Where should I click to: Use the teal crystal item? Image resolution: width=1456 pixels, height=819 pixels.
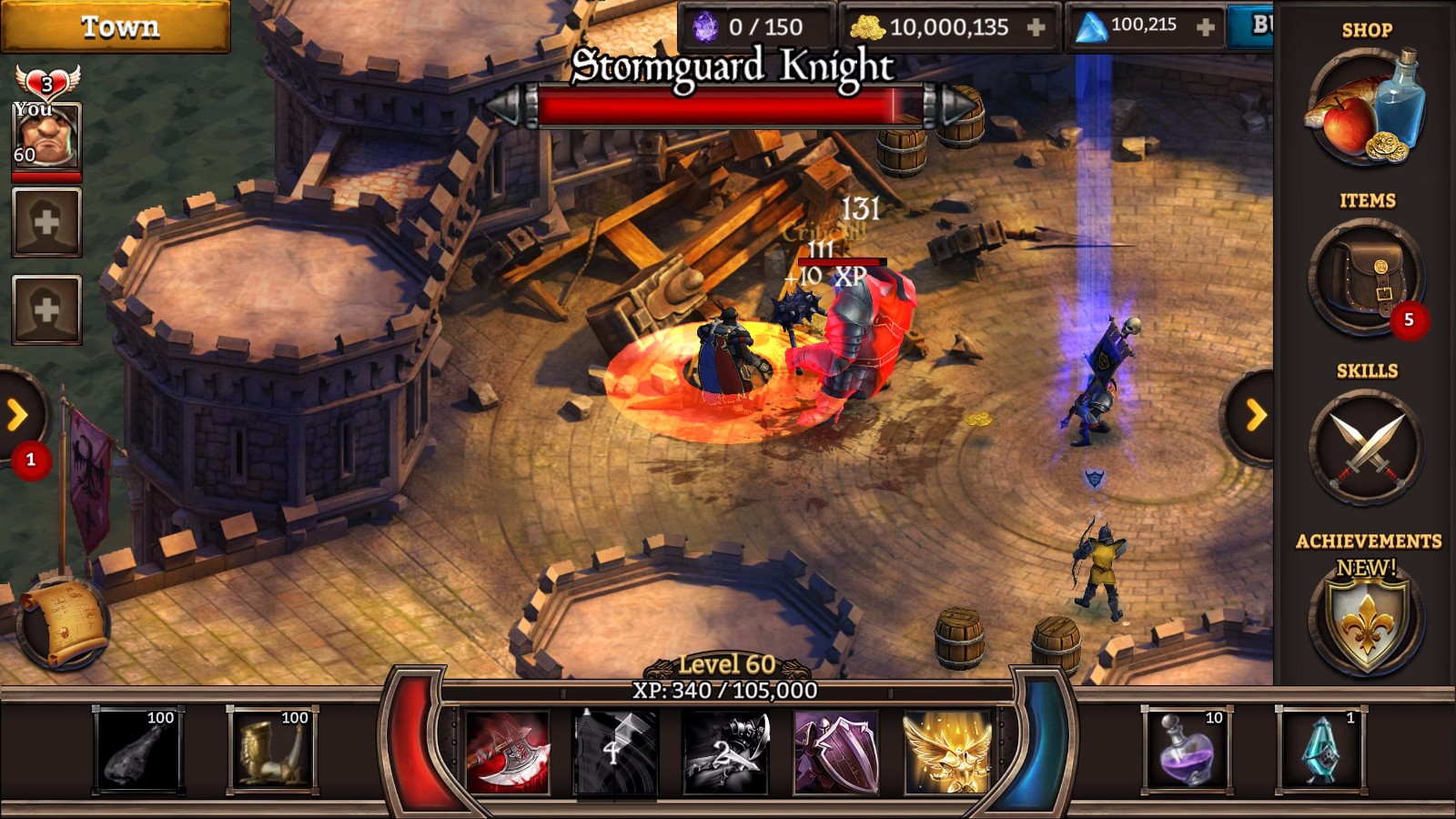[x=1320, y=751]
